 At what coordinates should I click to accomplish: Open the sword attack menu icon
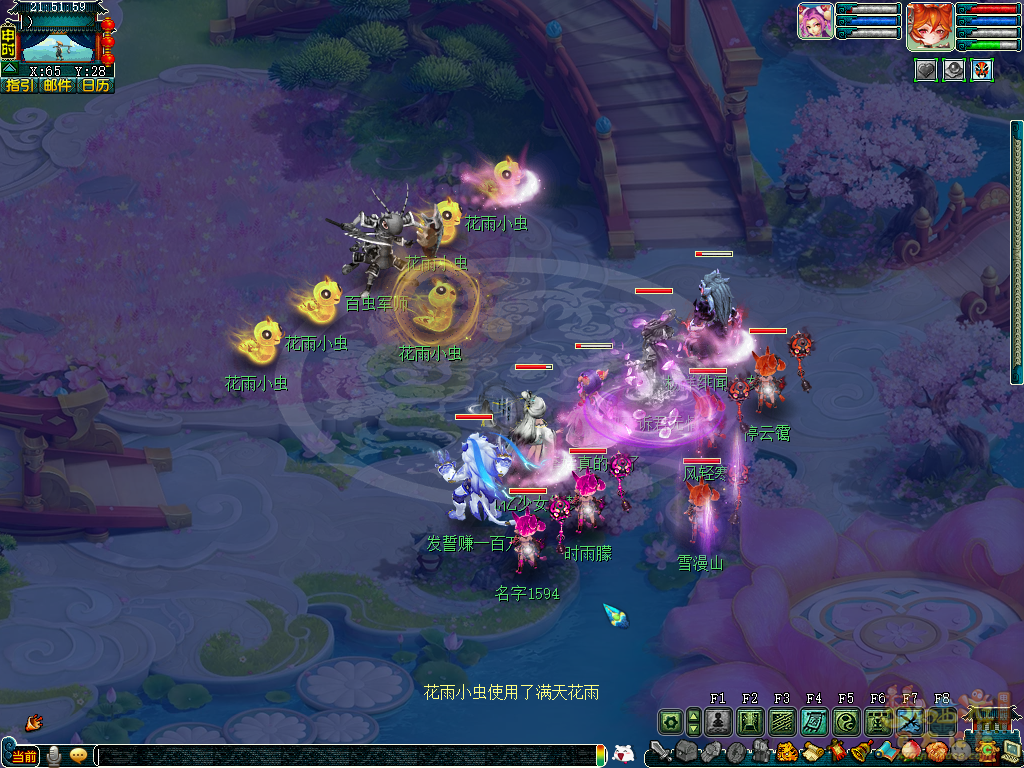660,752
